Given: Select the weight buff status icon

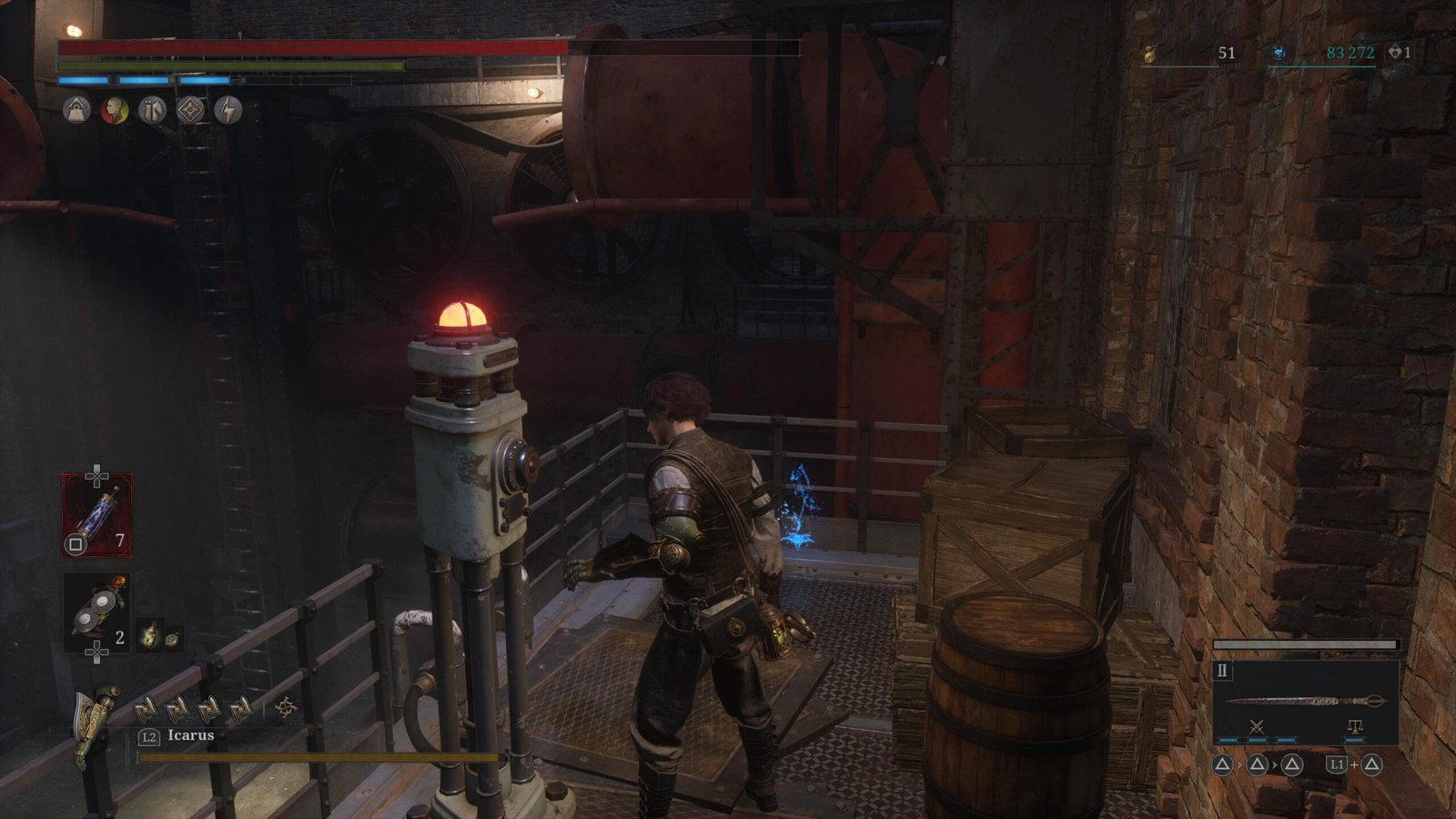Looking at the screenshot, I should point(76,111).
